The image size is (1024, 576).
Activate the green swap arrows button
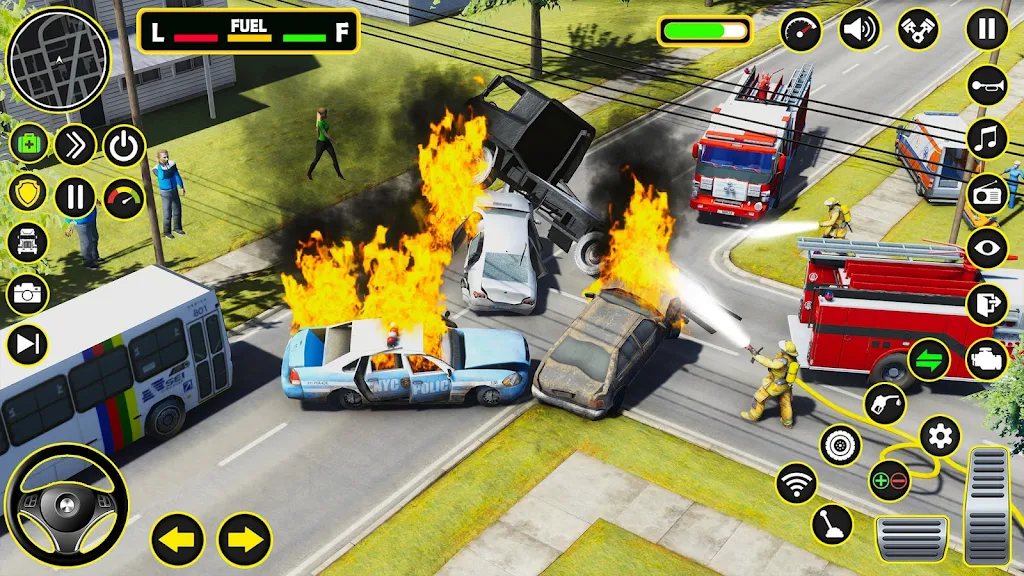(x=929, y=360)
